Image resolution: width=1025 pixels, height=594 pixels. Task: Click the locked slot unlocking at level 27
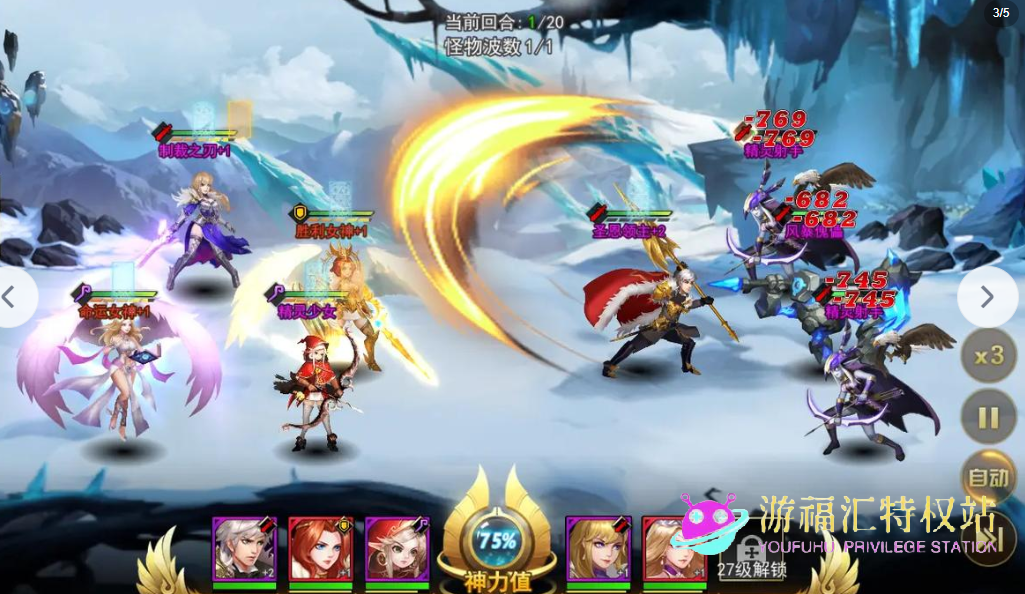[x=750, y=553]
